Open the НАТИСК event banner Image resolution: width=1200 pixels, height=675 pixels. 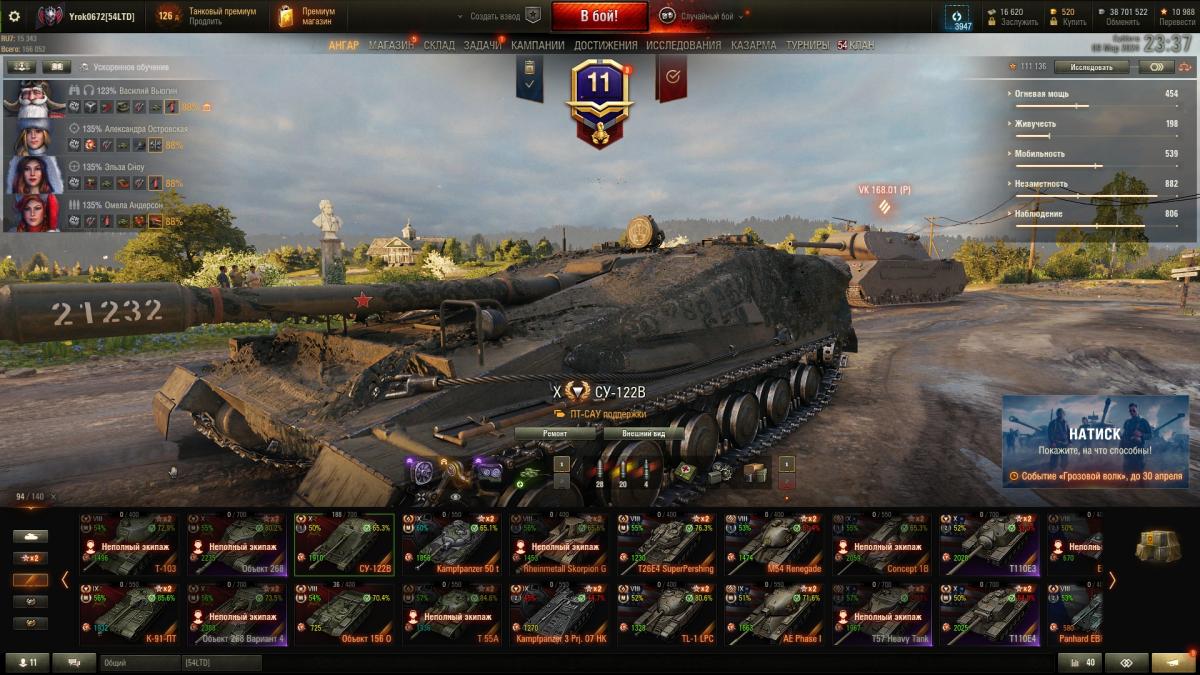pos(1095,440)
